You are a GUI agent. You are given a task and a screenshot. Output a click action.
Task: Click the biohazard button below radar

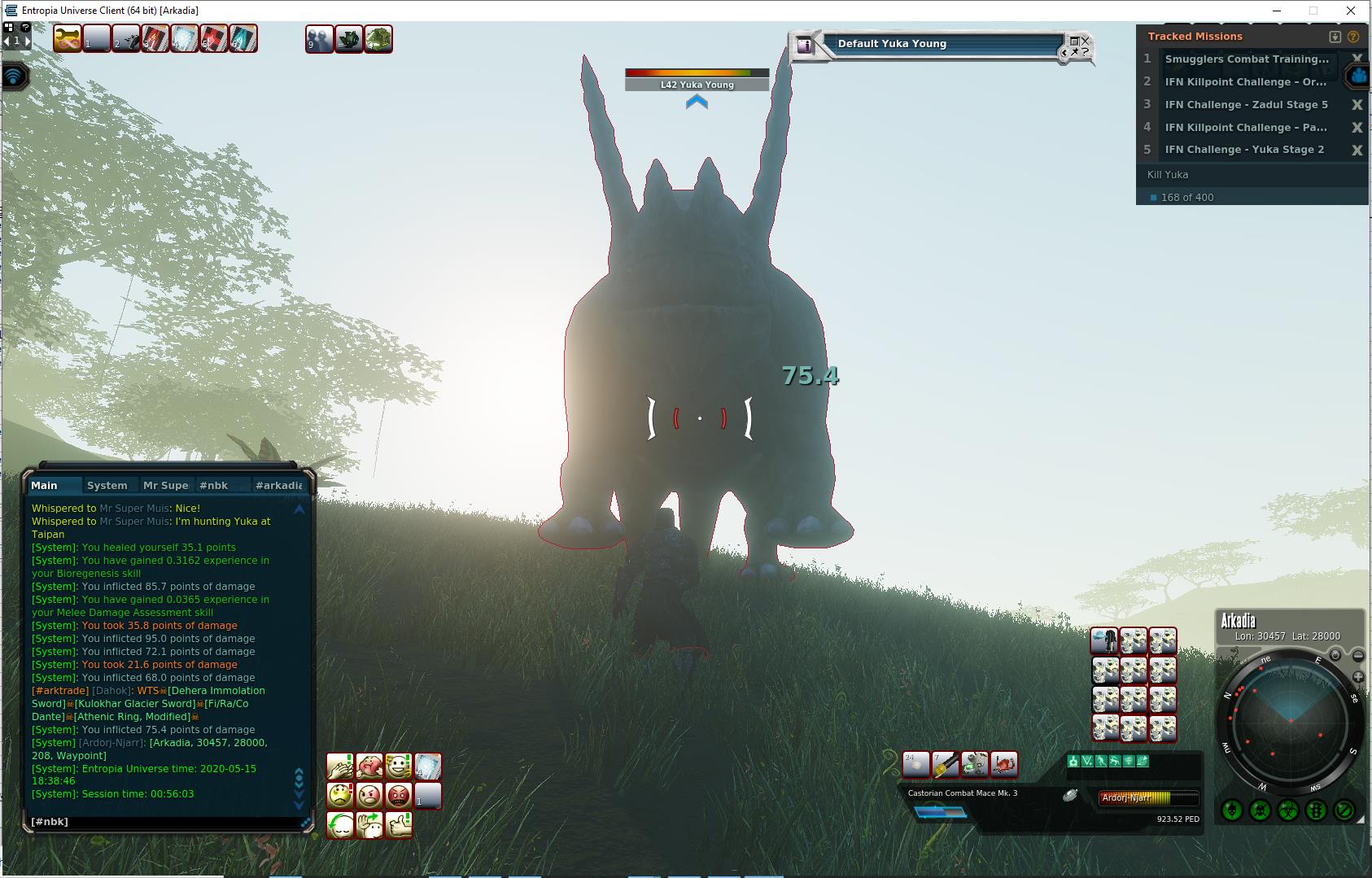click(x=1287, y=810)
